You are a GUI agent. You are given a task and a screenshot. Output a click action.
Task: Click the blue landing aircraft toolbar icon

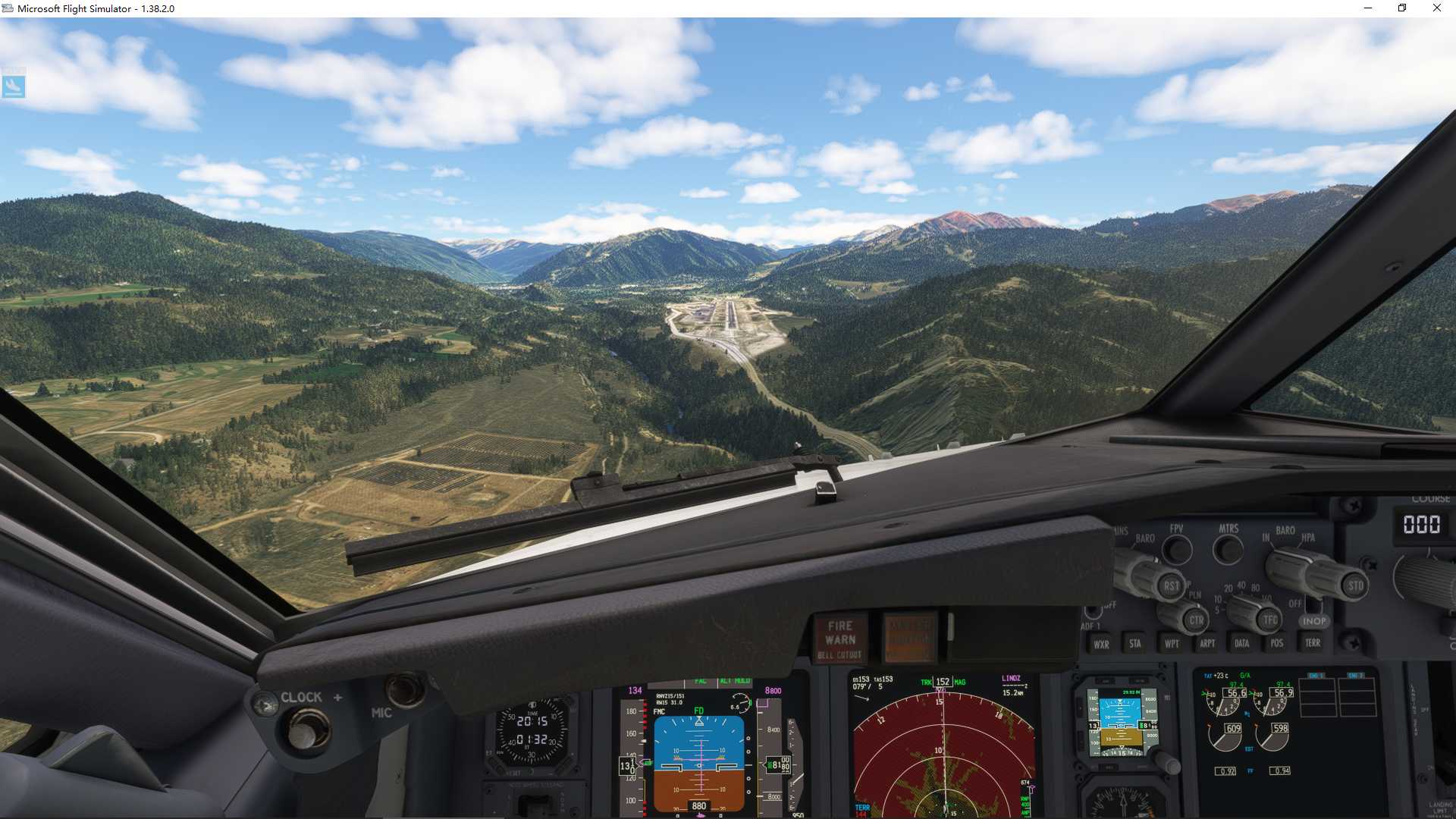14,86
